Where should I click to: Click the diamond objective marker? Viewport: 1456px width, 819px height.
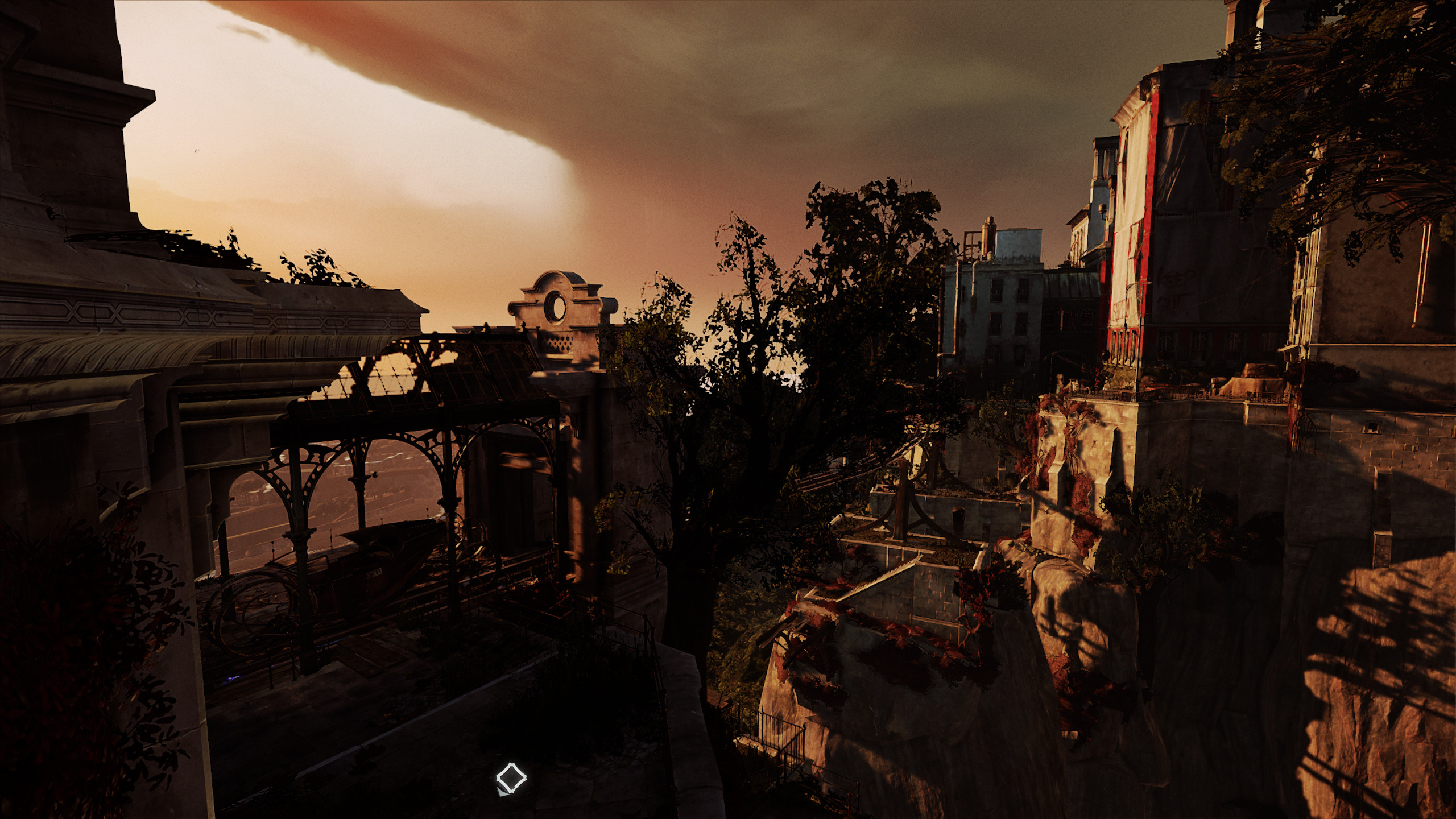(511, 777)
